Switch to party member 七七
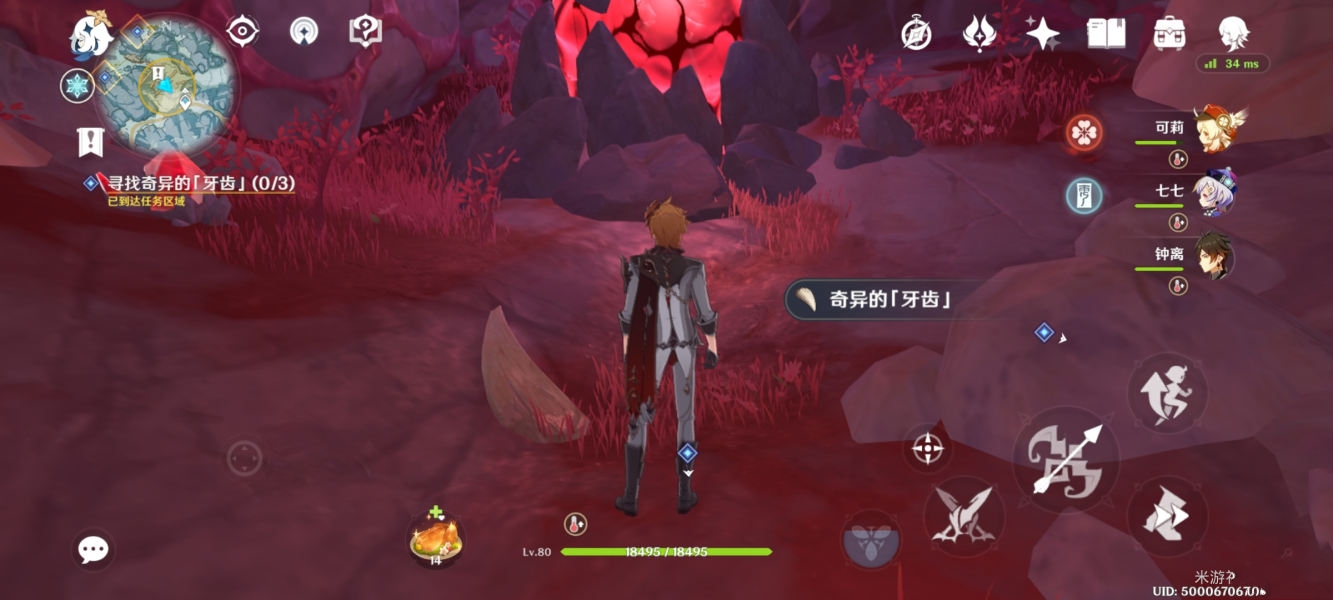 (1212, 192)
